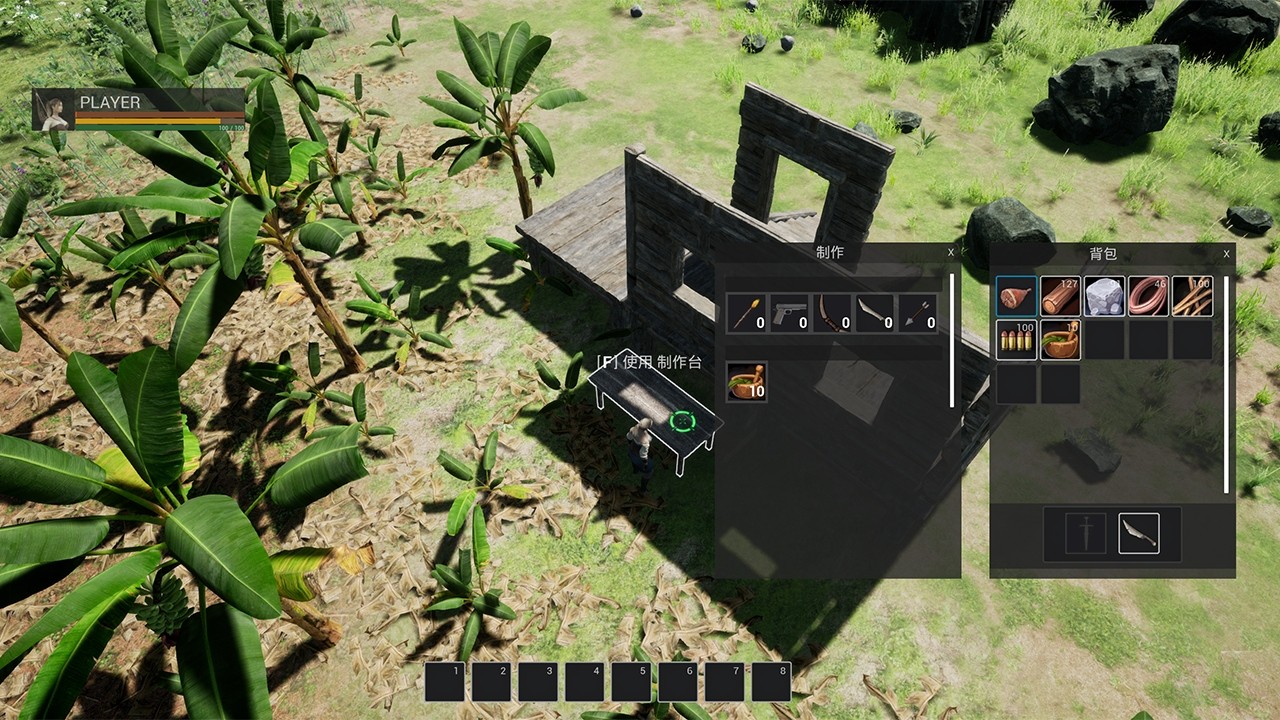Select the stone stack in the backpack
Image resolution: width=1280 pixels, height=720 pixels.
1104,296
